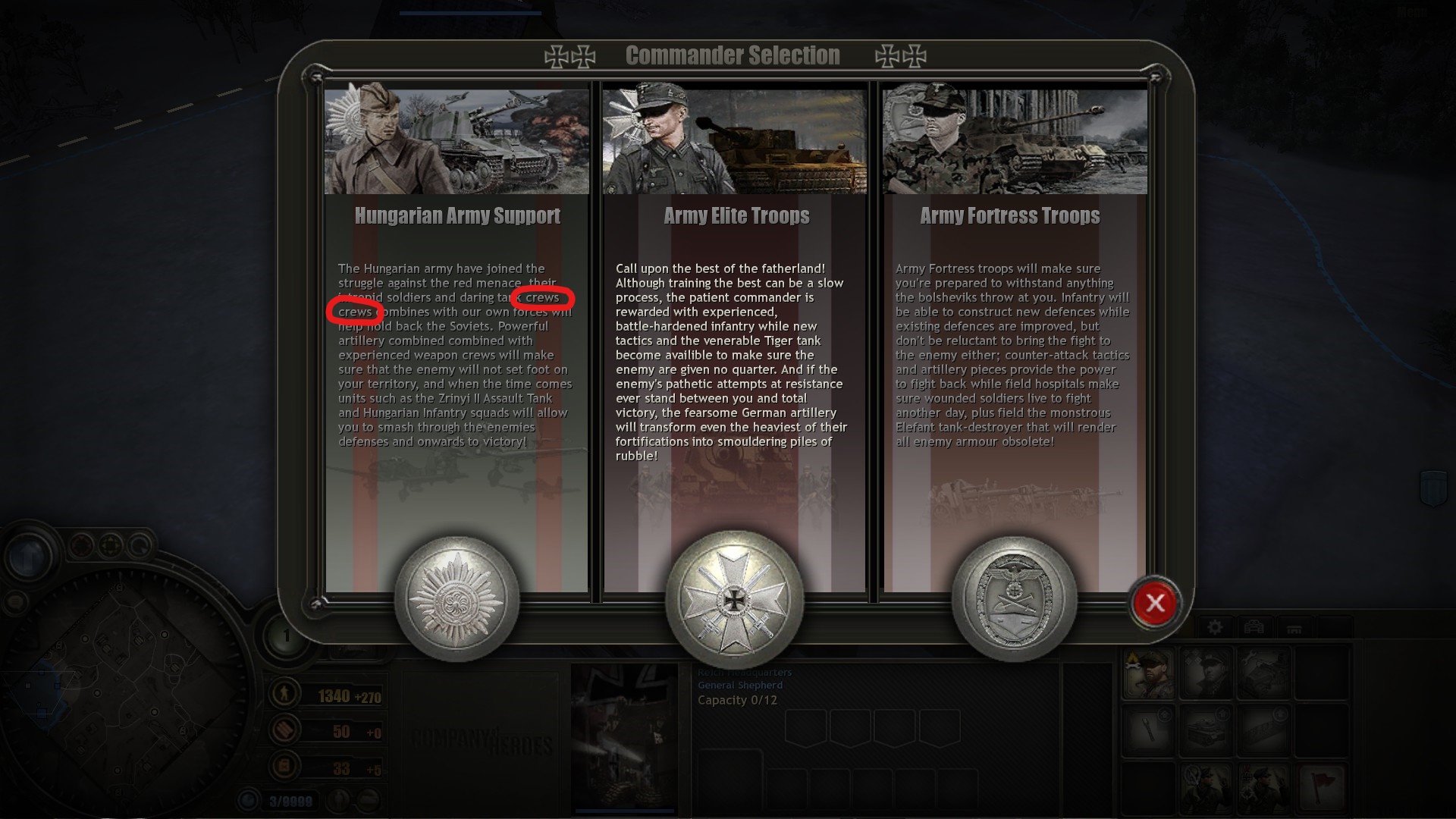This screenshot has width=1456, height=819.
Task: Select the pioneer portrait ability in command grid
Action: pos(1150,671)
